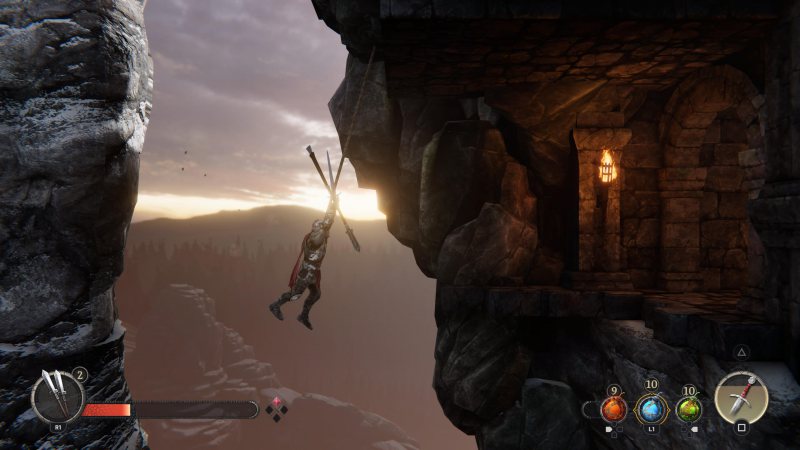Click the equipped sword weapon icon
The width and height of the screenshot is (800, 450).
tap(741, 397)
